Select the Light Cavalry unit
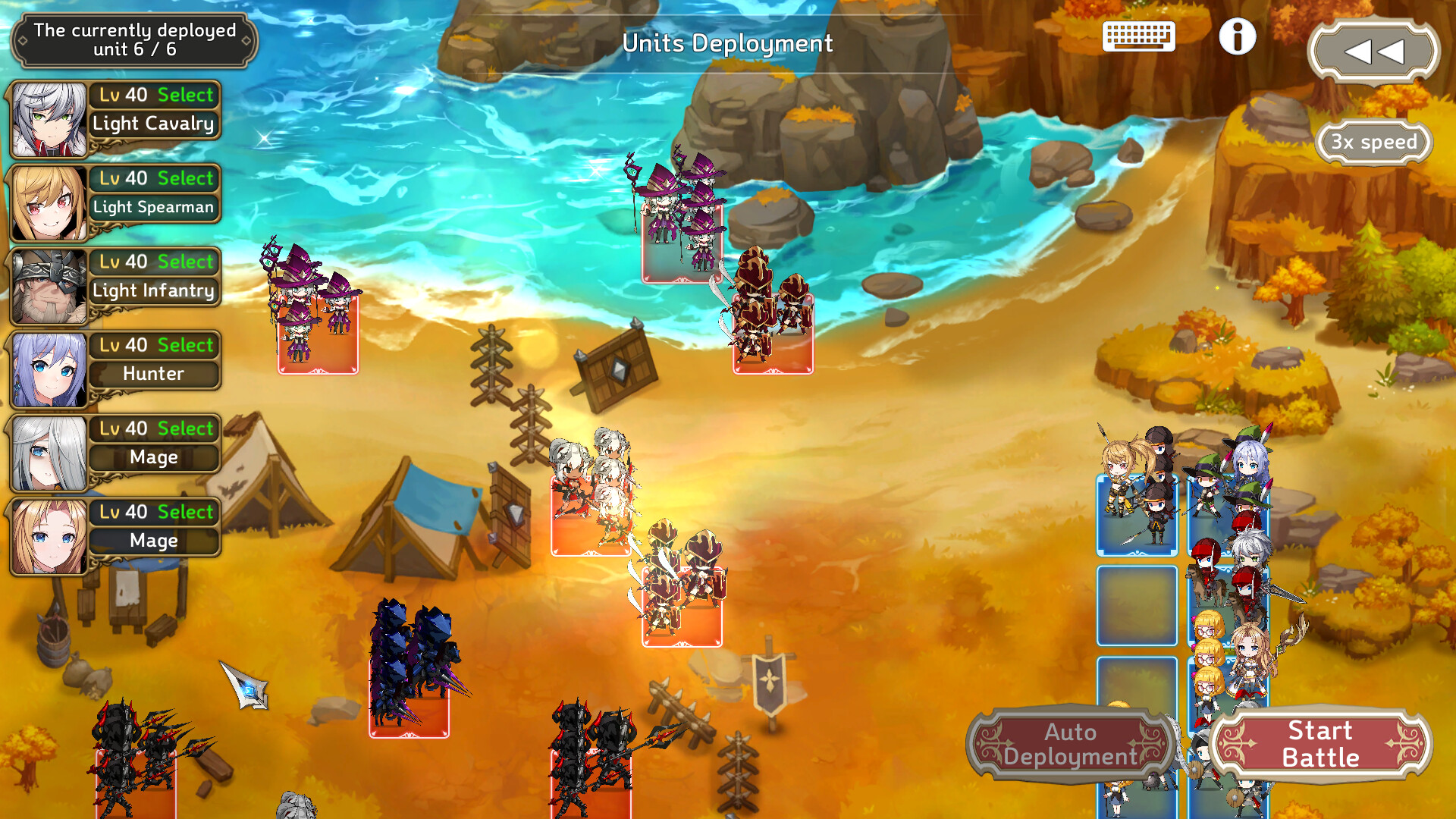Viewport: 1456px width, 819px height. coord(186,95)
